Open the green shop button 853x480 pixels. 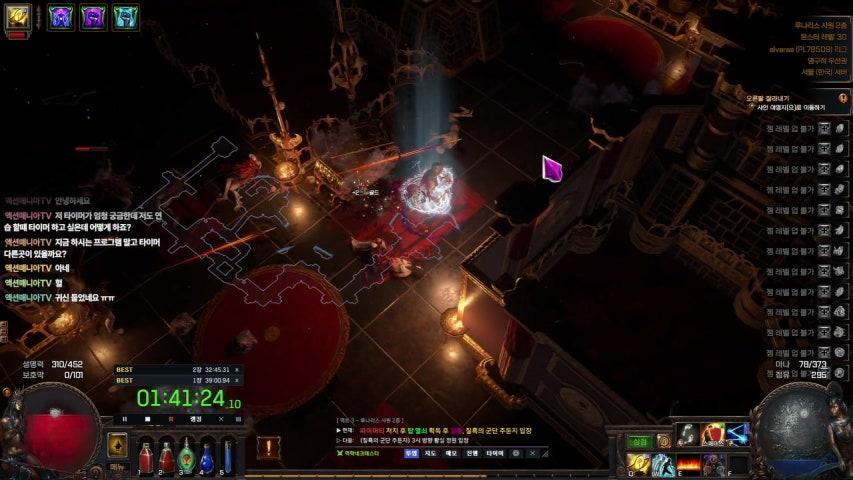(x=639, y=441)
